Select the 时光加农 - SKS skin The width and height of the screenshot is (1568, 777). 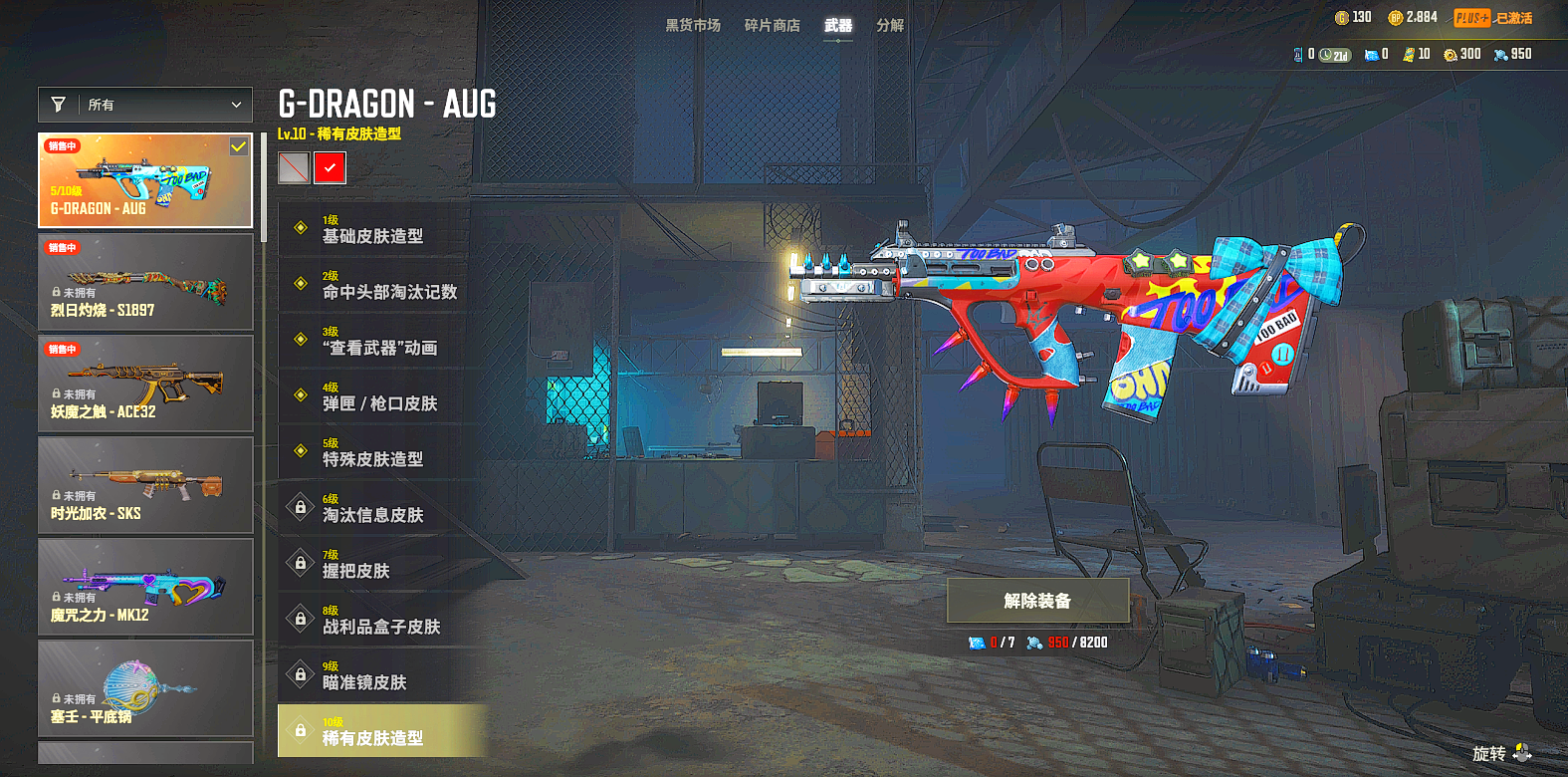tap(145, 485)
